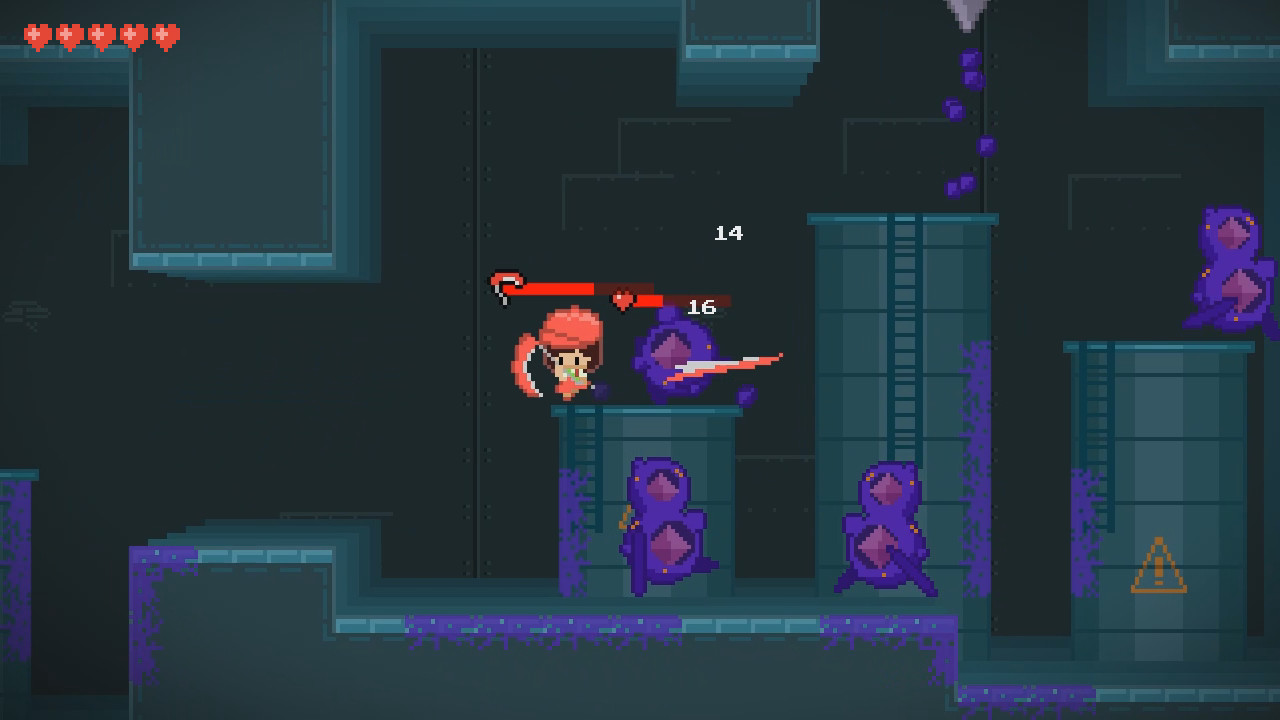Viewport: 1280px width, 720px height.
Task: Click the hook weapon icon above the player
Action: coord(504,283)
